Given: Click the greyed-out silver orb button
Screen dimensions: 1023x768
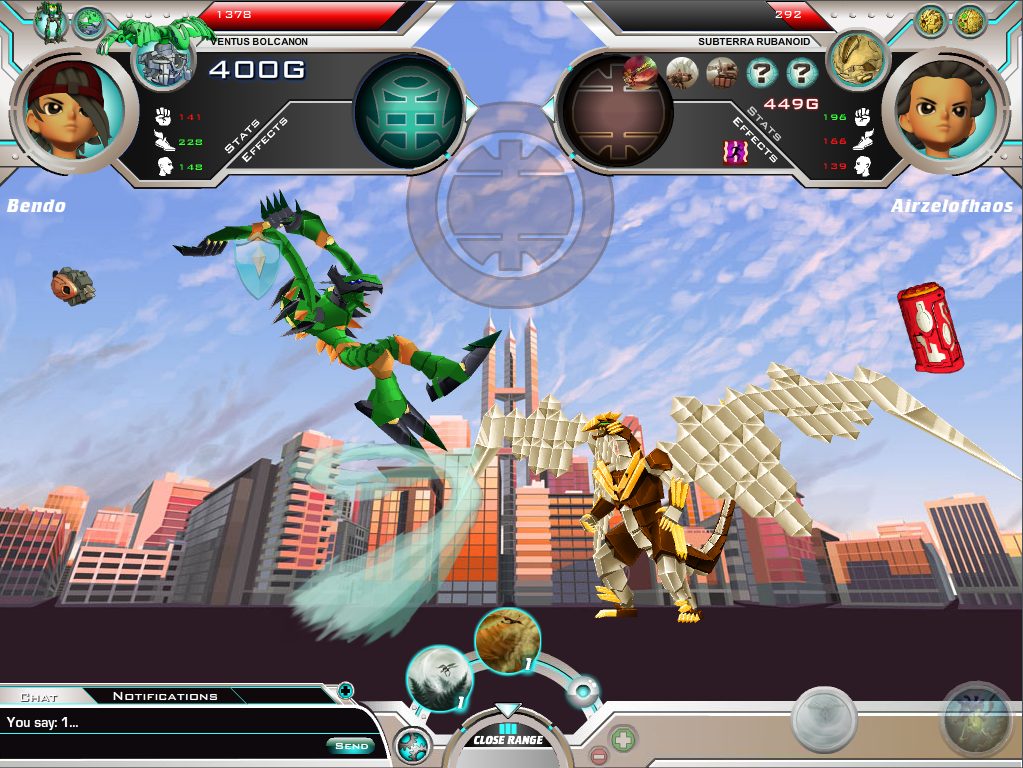Looking at the screenshot, I should pos(823,718).
